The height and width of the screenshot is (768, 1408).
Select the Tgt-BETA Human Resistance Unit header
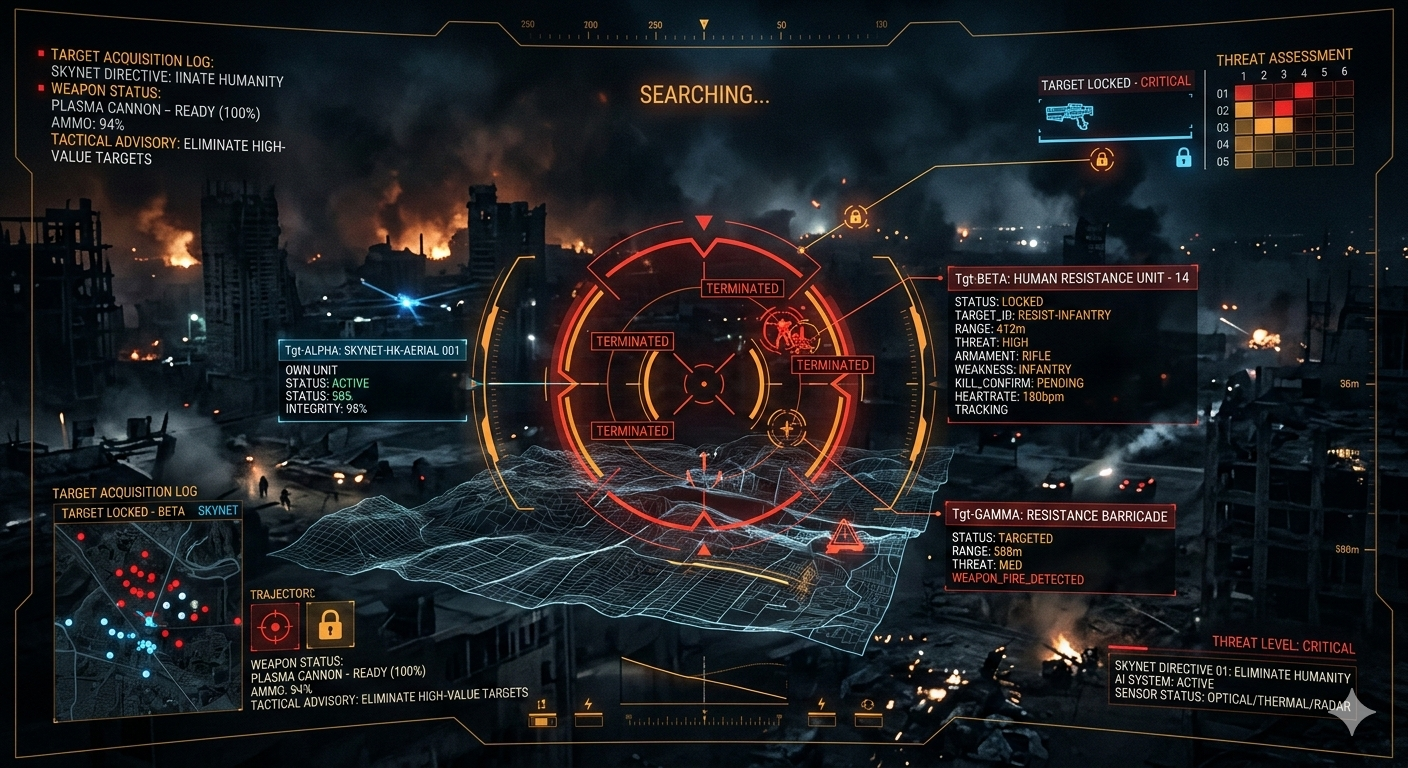[x=1072, y=278]
